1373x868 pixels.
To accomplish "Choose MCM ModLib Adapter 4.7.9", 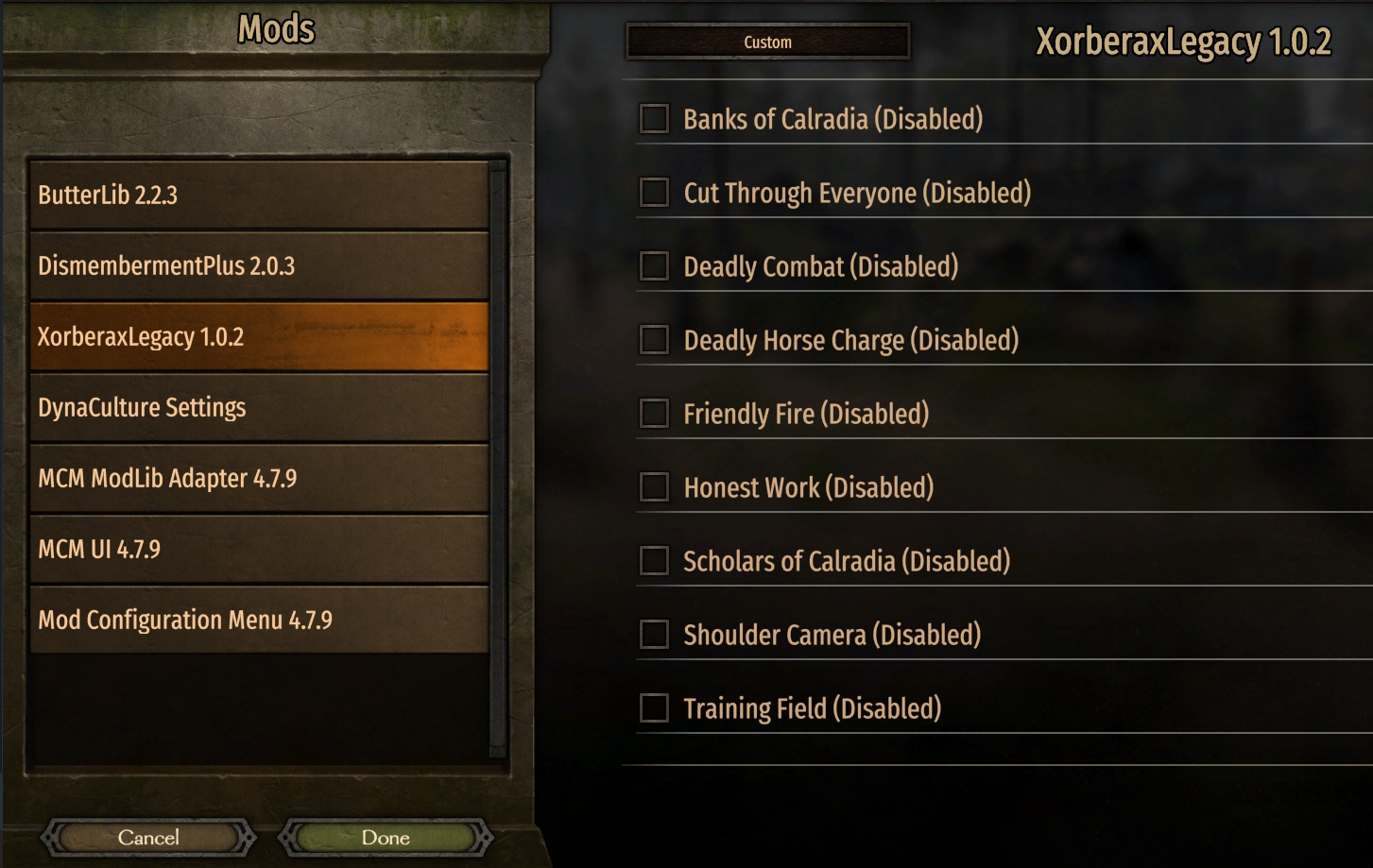I will (x=258, y=479).
